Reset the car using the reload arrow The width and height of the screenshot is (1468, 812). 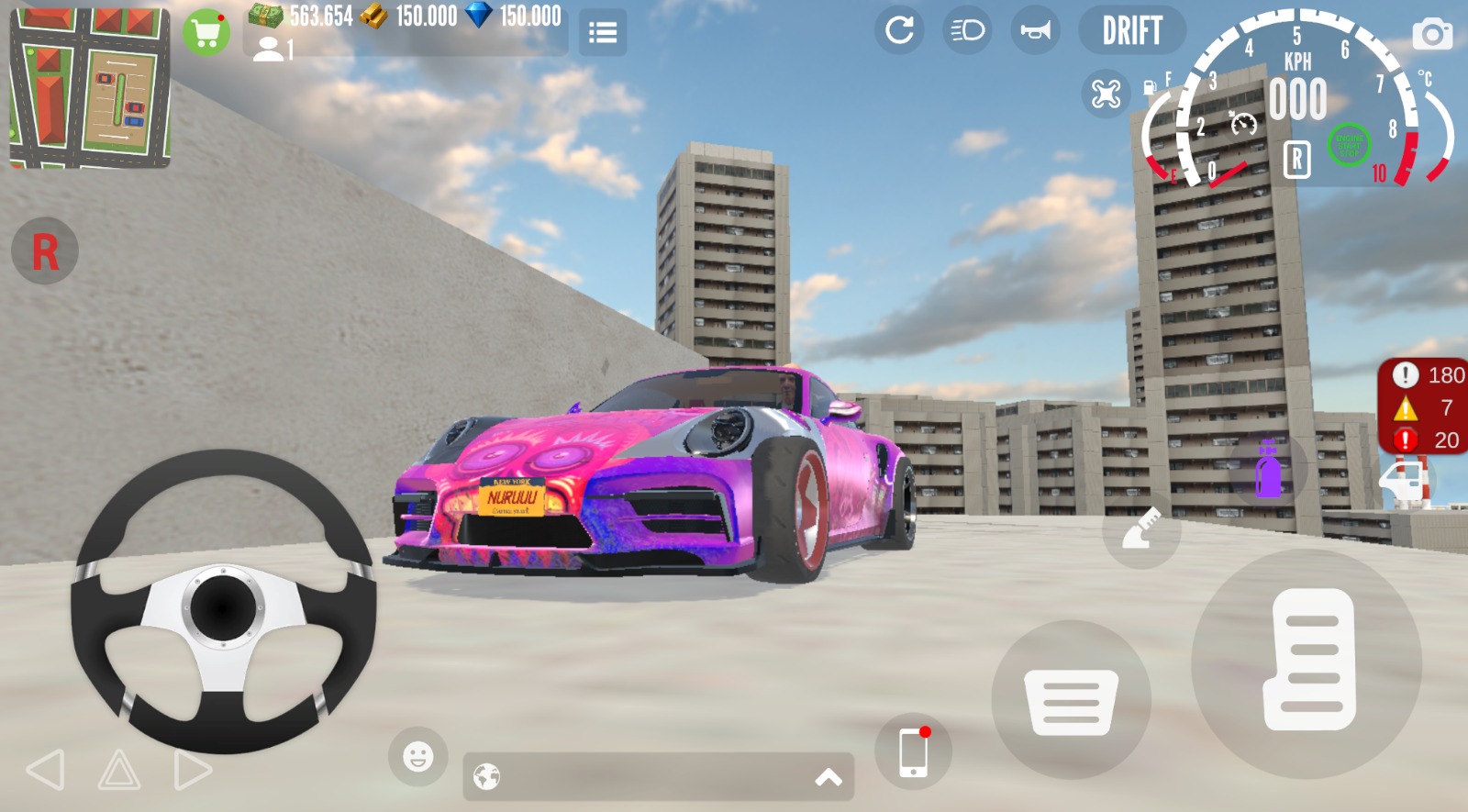pyautogui.click(x=899, y=30)
